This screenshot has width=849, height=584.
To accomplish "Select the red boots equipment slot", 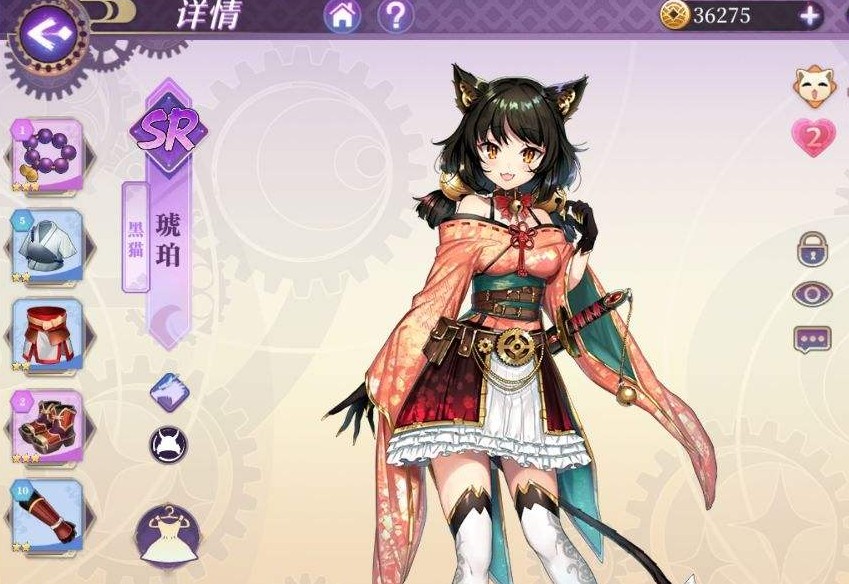I will click(47, 425).
